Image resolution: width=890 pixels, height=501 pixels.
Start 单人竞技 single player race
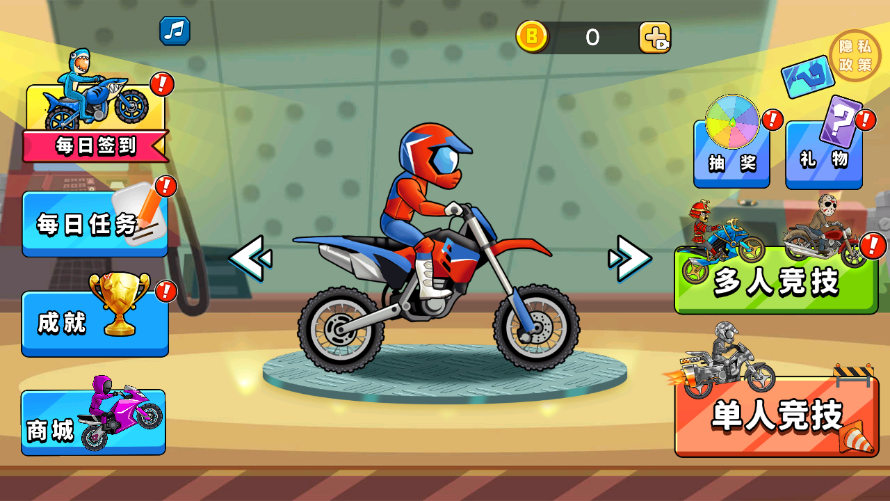pos(776,415)
